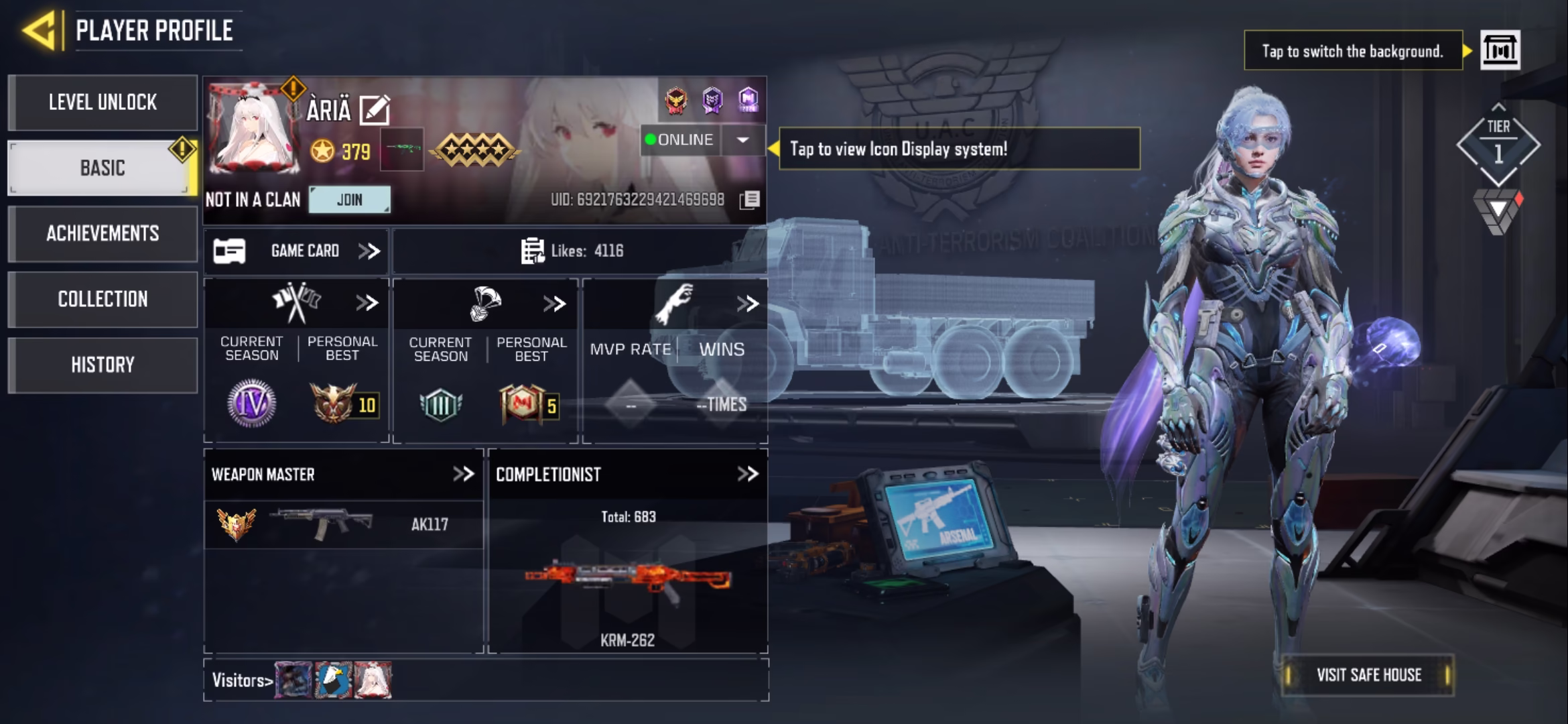Open the ONLINE status dropdown
The width and height of the screenshot is (1568, 724).
(x=742, y=140)
